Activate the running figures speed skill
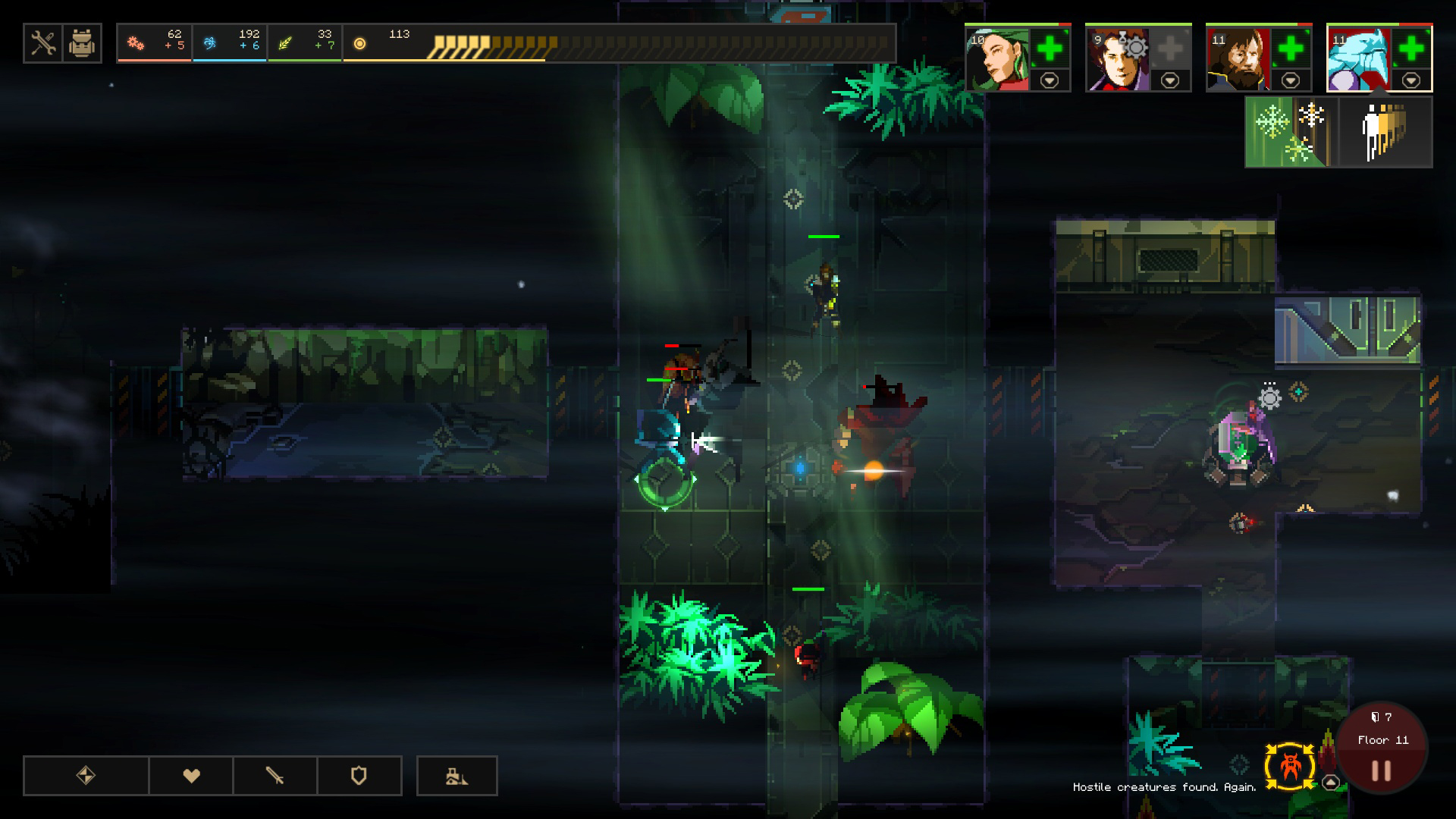Screen dimensions: 1456x819 click(x=1385, y=132)
